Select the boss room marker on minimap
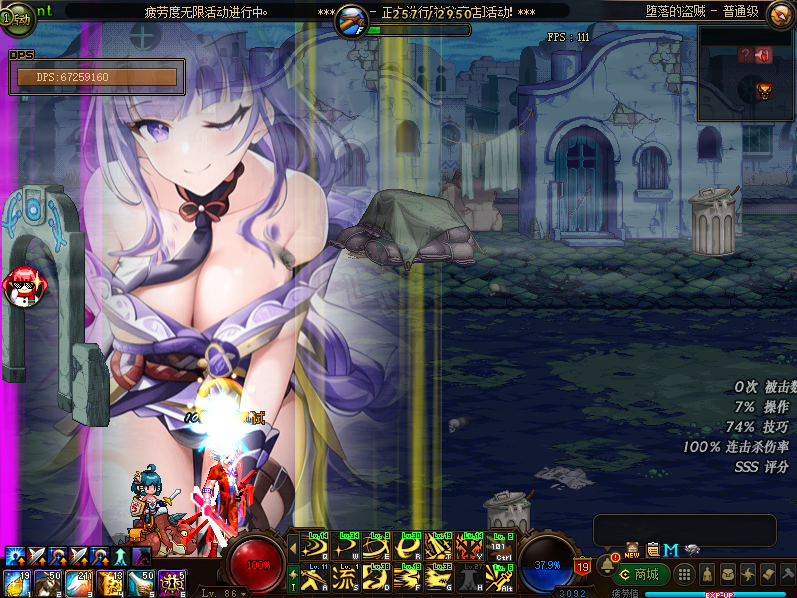Screen dimensions: 797x598 [765, 91]
